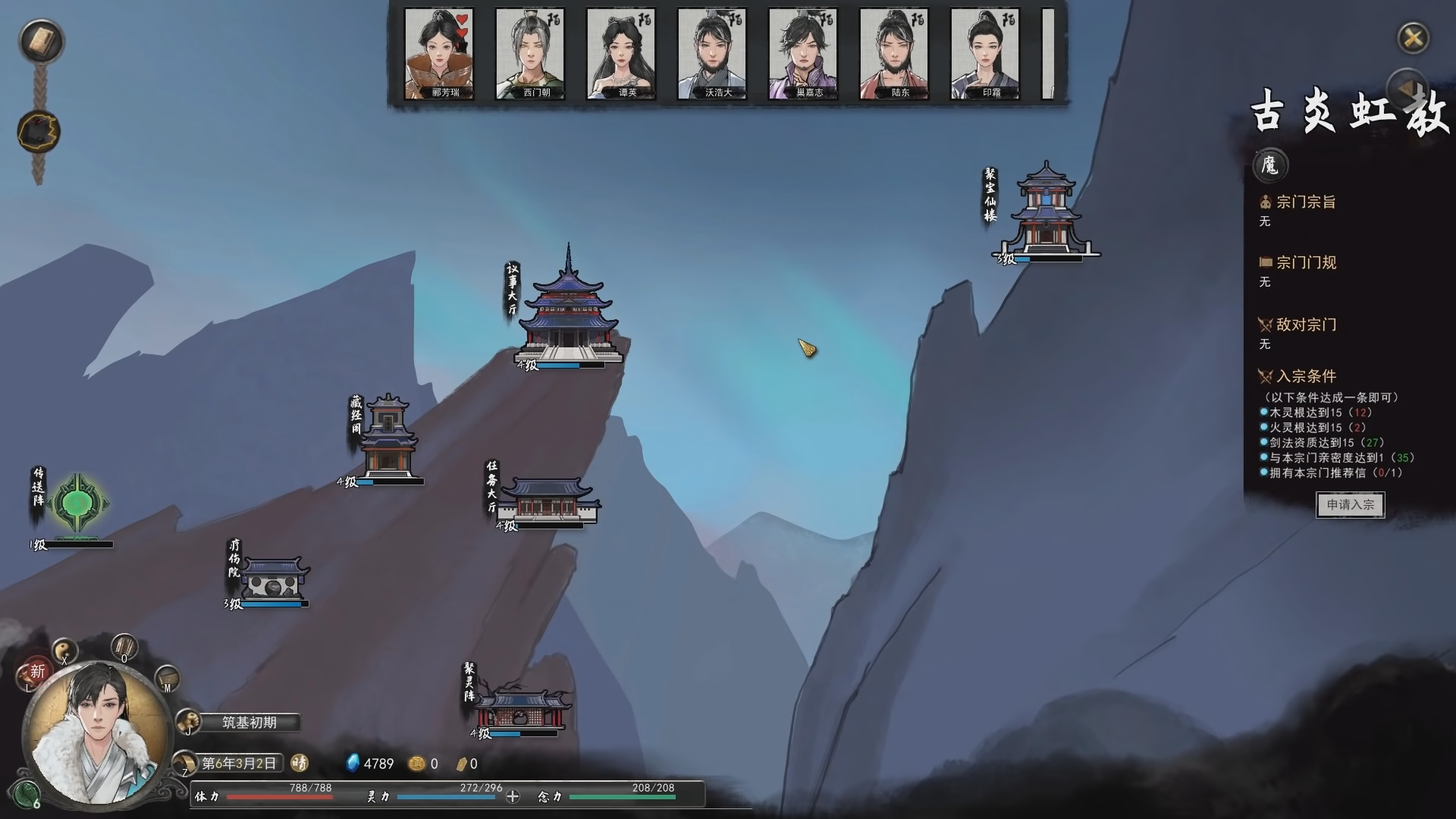The height and width of the screenshot is (819, 1456).
Task: Select the portrait of 印霜
Action: (984, 53)
